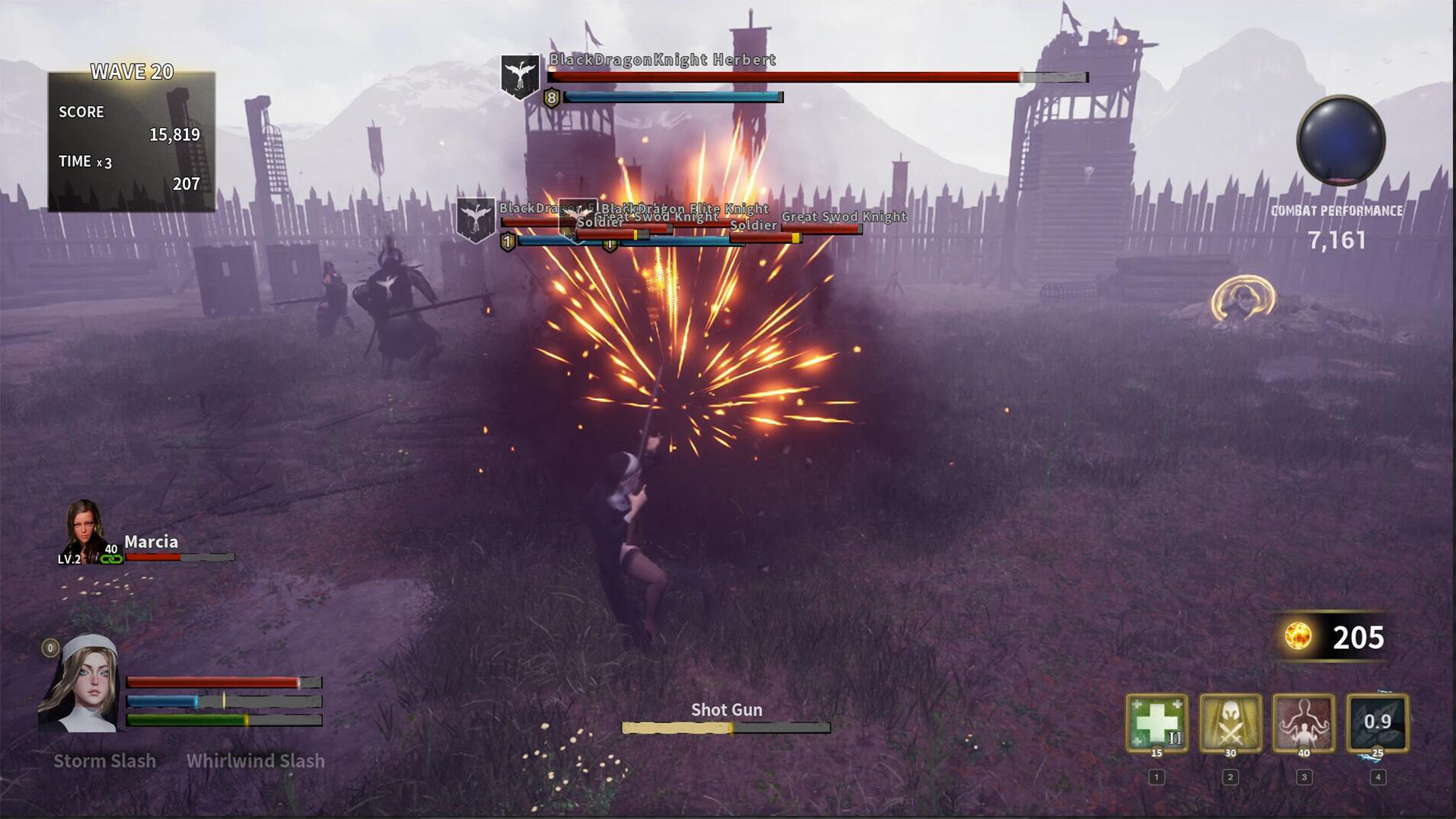Screen dimensions: 1456x819
Task: Click BlackDragonKnight Herbert's shield emblem
Action: pos(519,76)
